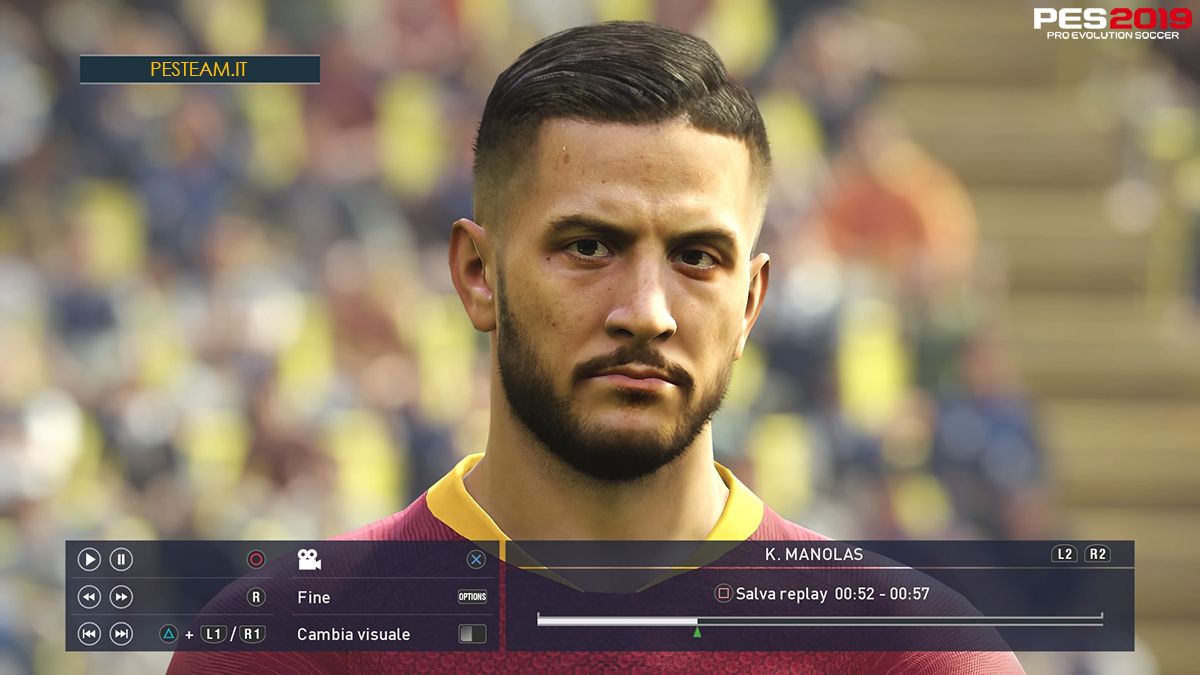Fast-forward the replay
The height and width of the screenshot is (675, 1200).
click(x=121, y=597)
